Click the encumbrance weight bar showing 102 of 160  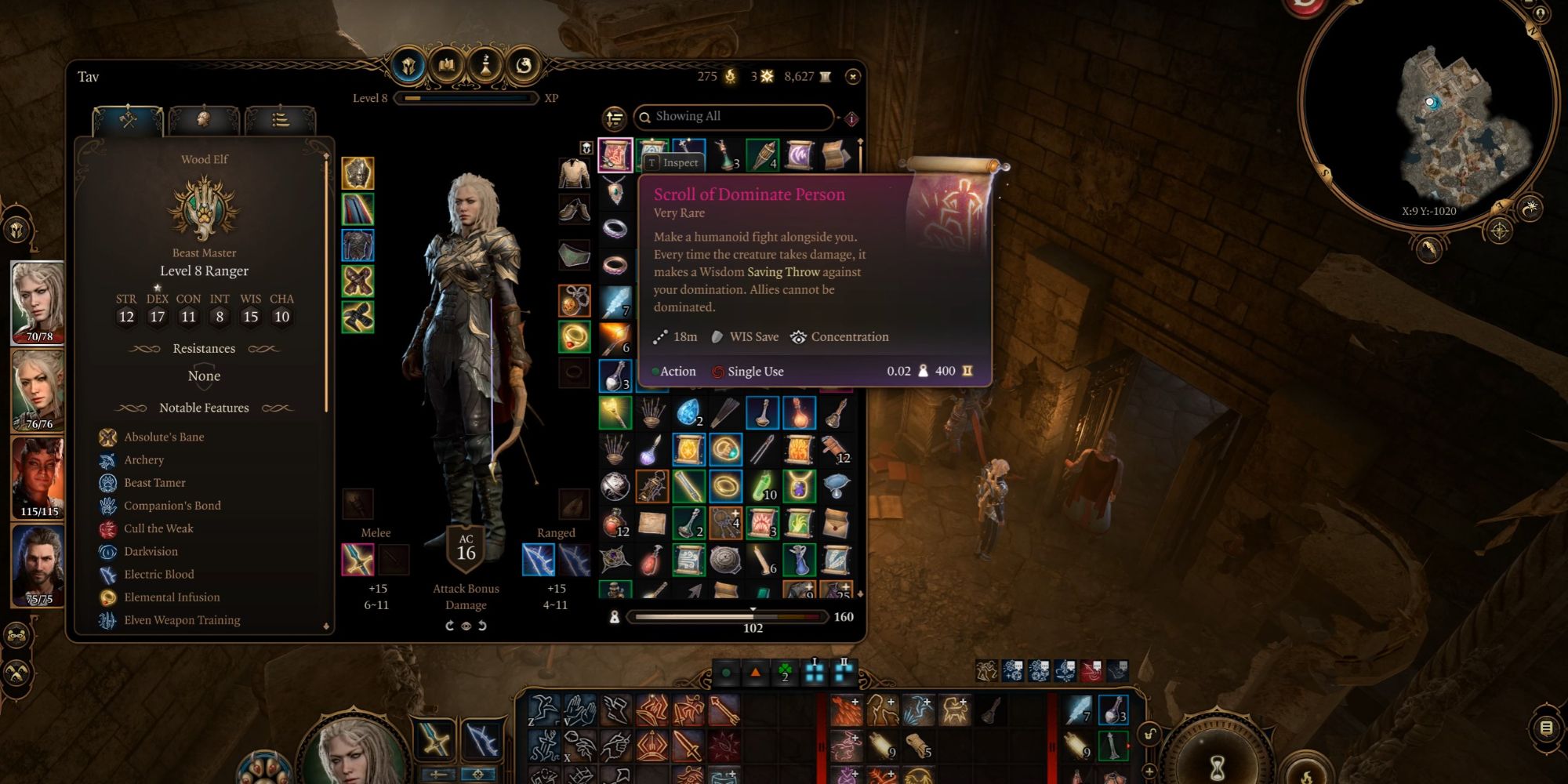(x=729, y=617)
